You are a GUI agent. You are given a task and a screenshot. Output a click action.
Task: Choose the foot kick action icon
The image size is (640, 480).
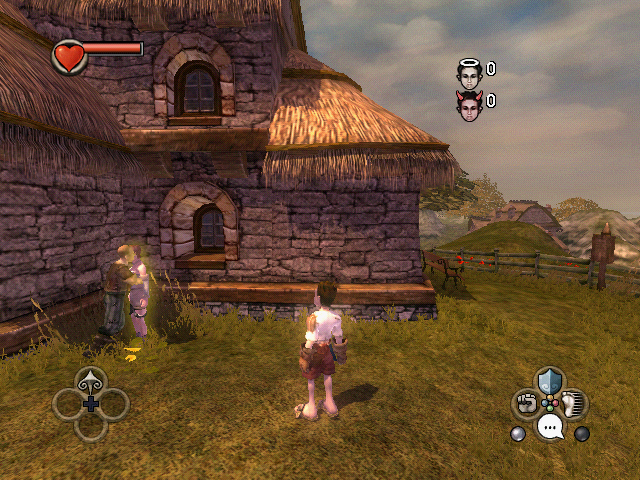coord(574,404)
